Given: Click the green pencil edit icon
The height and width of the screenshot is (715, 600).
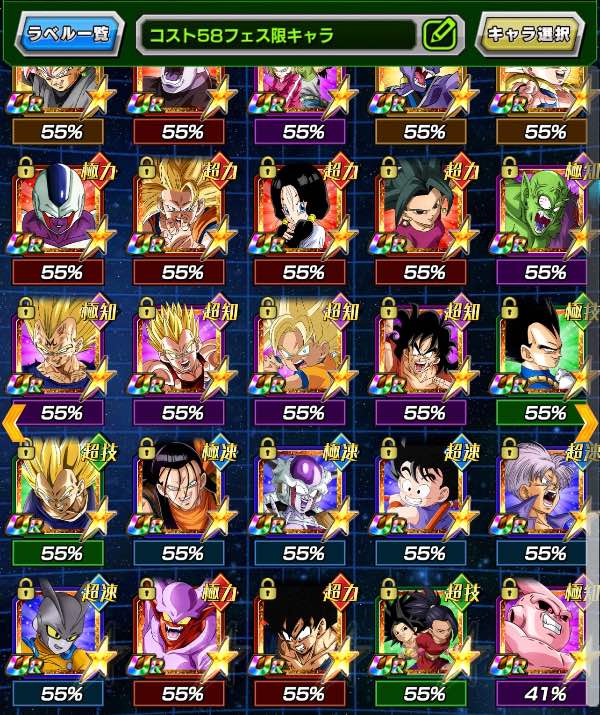Looking at the screenshot, I should point(439,34).
